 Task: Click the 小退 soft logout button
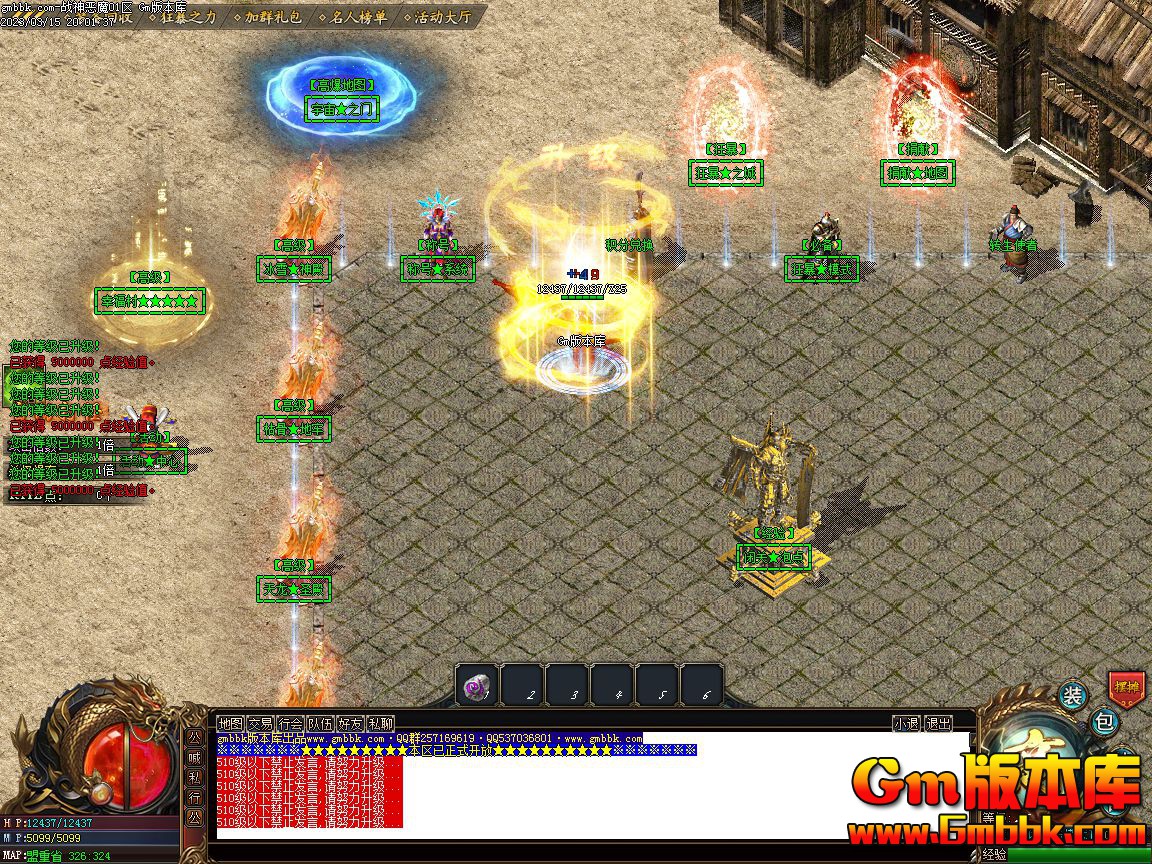906,723
